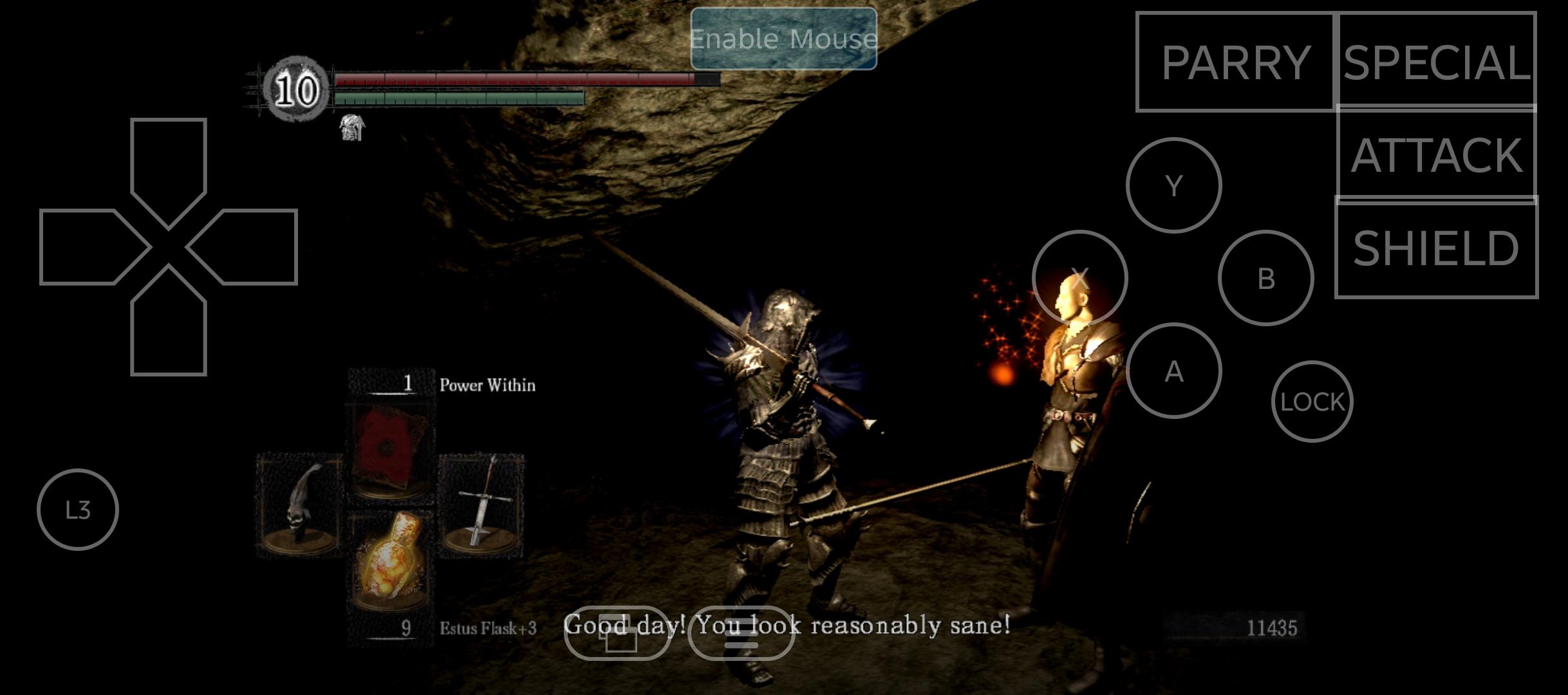
Task: Select the Power Within spell slot
Action: point(390,450)
